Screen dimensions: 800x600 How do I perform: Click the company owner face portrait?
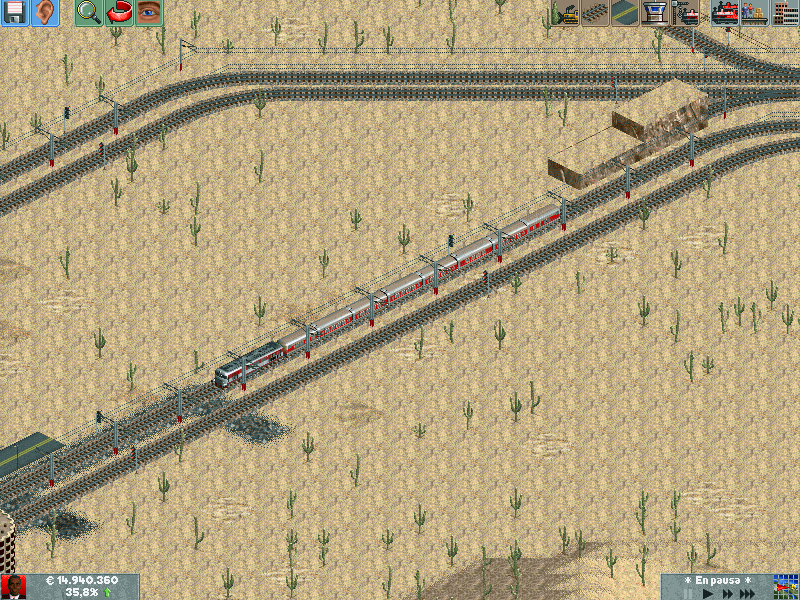14,586
